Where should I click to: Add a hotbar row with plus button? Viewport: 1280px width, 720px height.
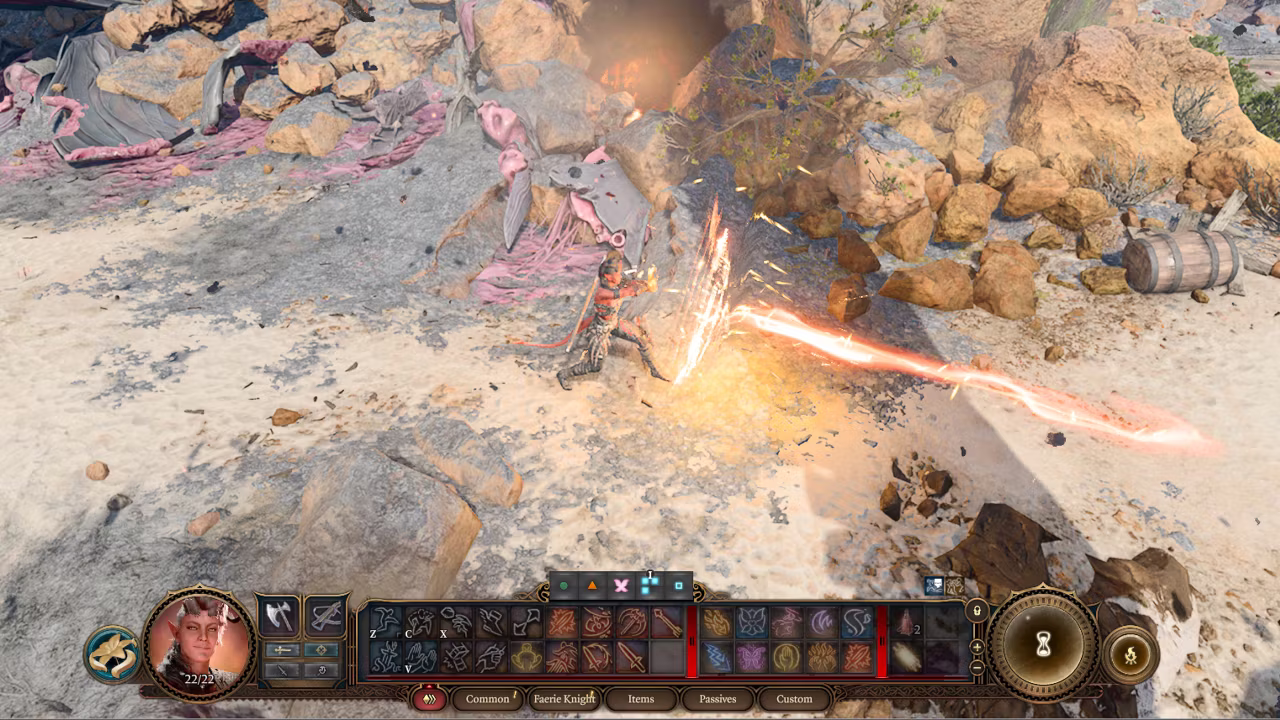click(977, 647)
